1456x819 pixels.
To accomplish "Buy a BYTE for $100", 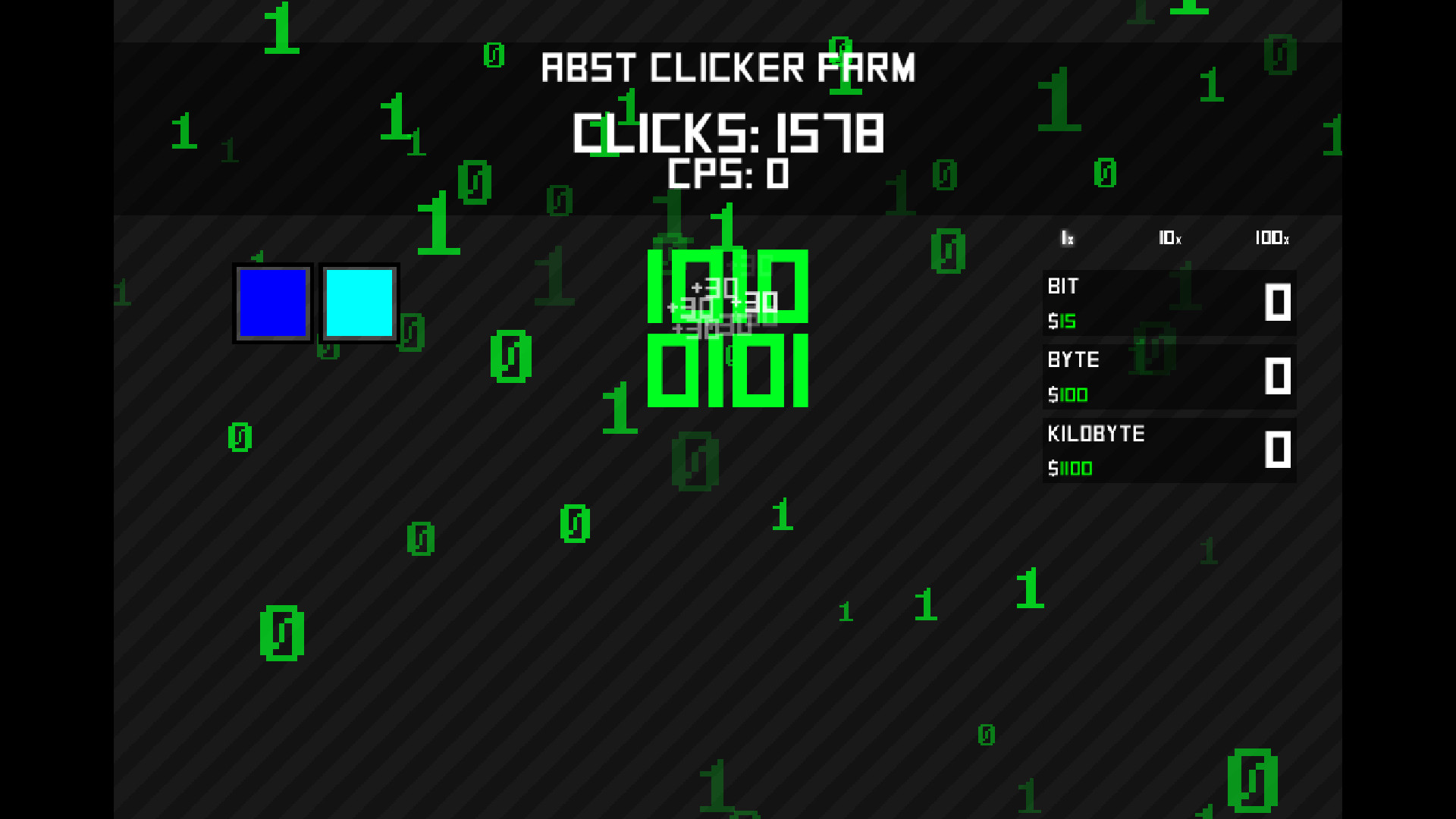I will click(1168, 377).
